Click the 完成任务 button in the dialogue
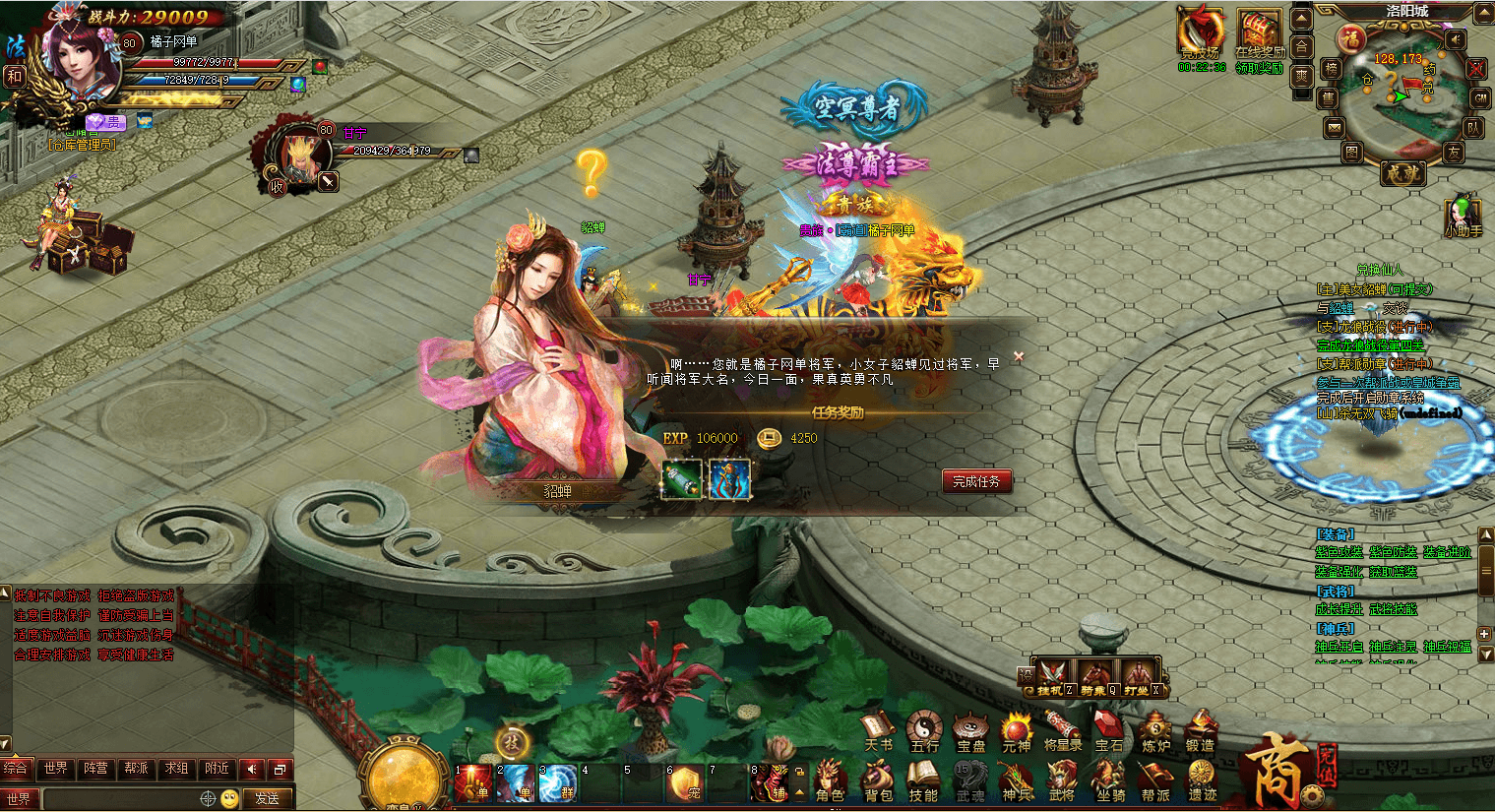Viewport: 1495px width, 812px height. 975,481
